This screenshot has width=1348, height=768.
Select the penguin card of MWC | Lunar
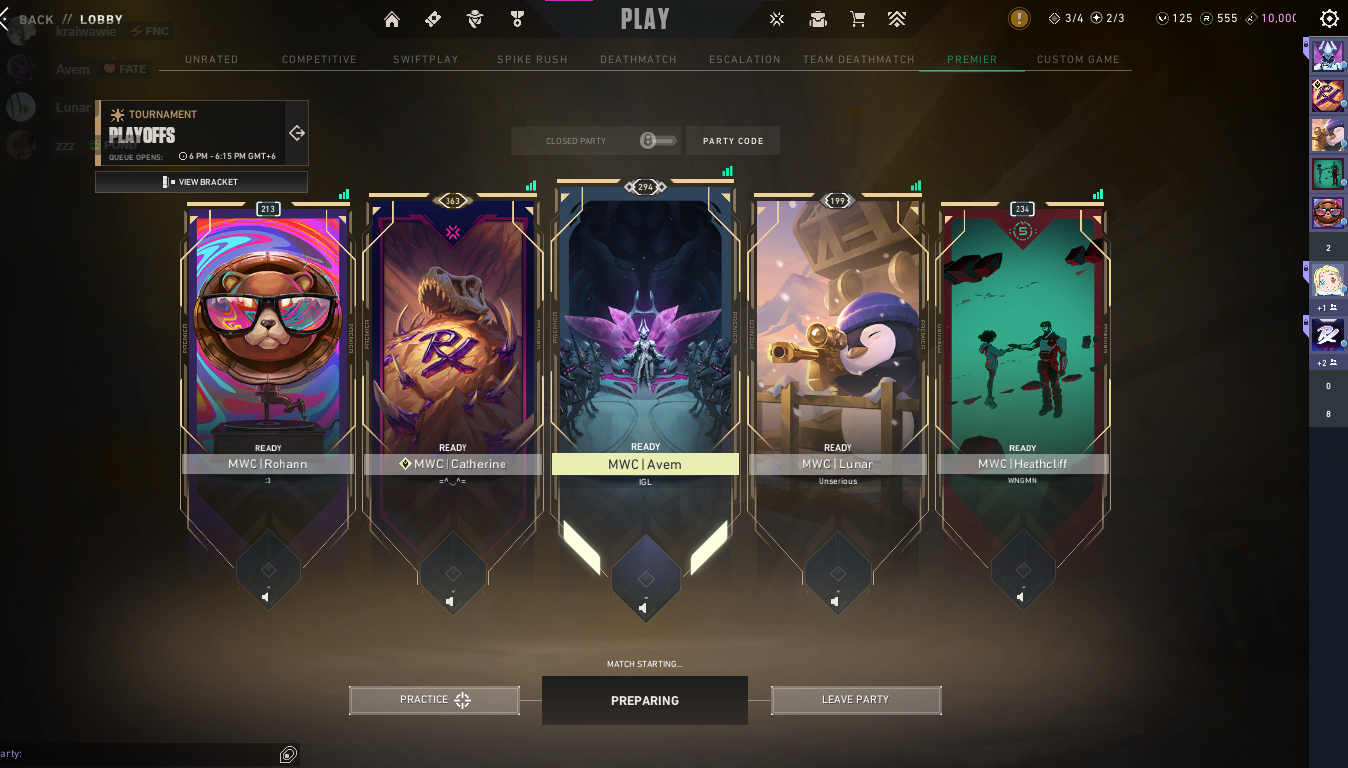coord(837,330)
